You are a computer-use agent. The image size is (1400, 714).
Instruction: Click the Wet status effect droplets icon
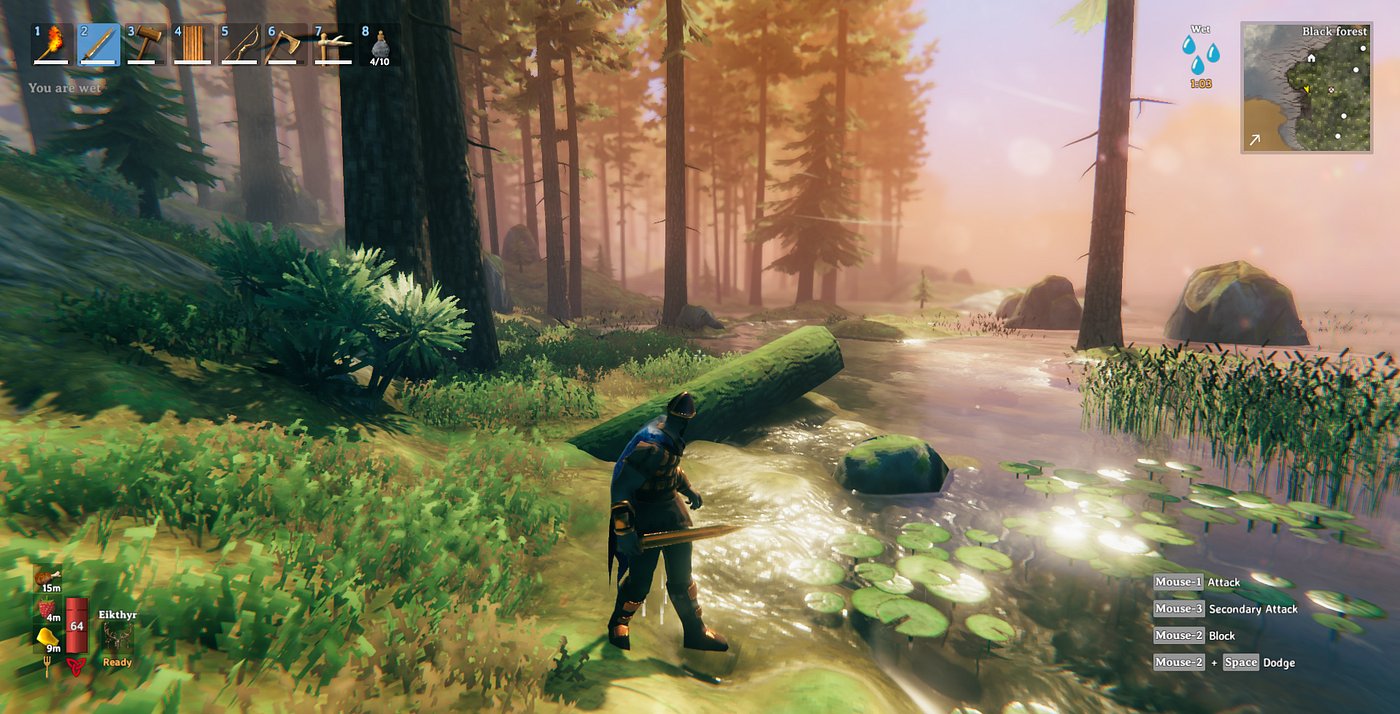[x=1200, y=55]
